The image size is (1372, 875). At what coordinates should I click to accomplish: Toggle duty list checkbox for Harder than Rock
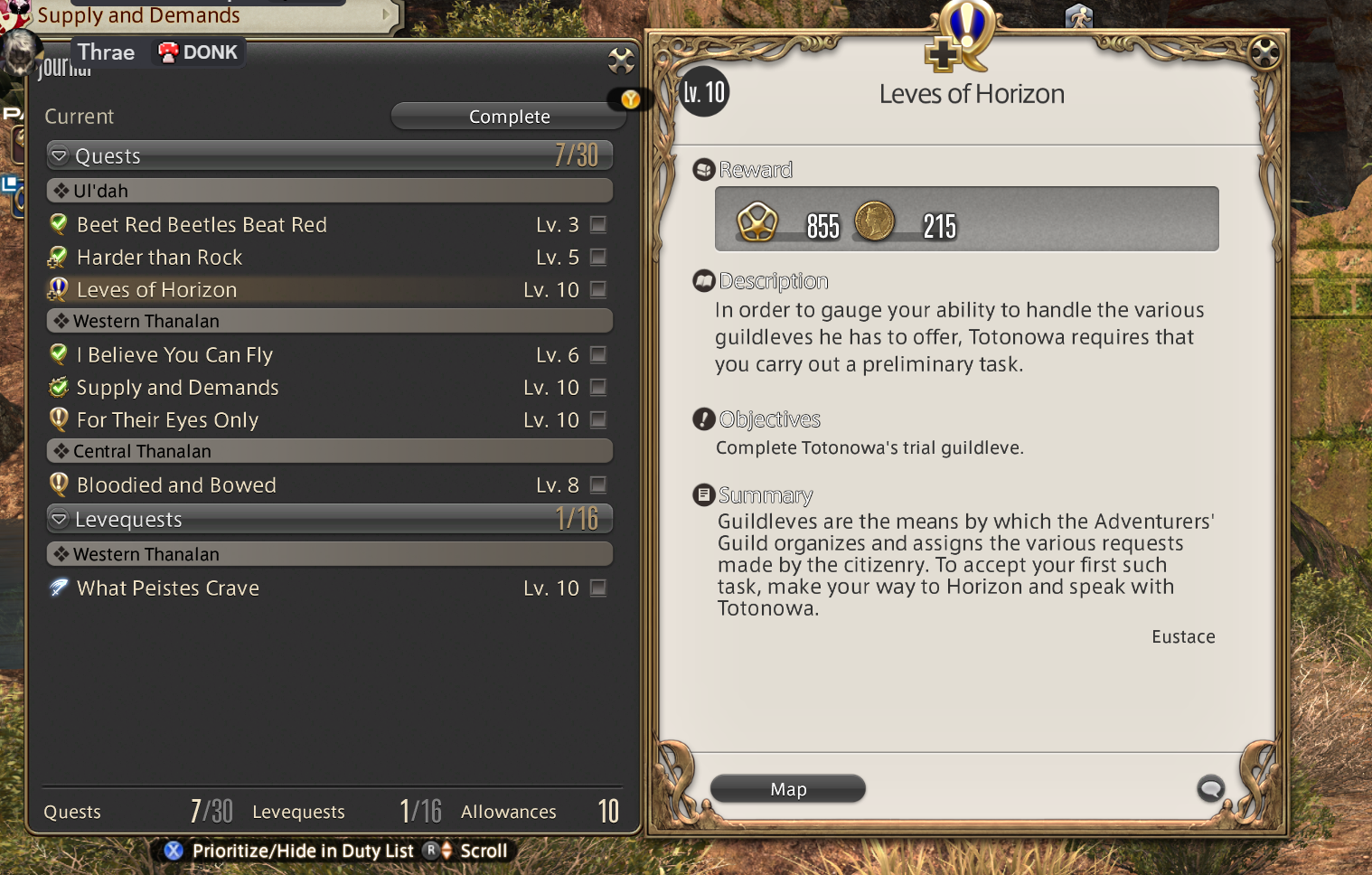click(597, 258)
